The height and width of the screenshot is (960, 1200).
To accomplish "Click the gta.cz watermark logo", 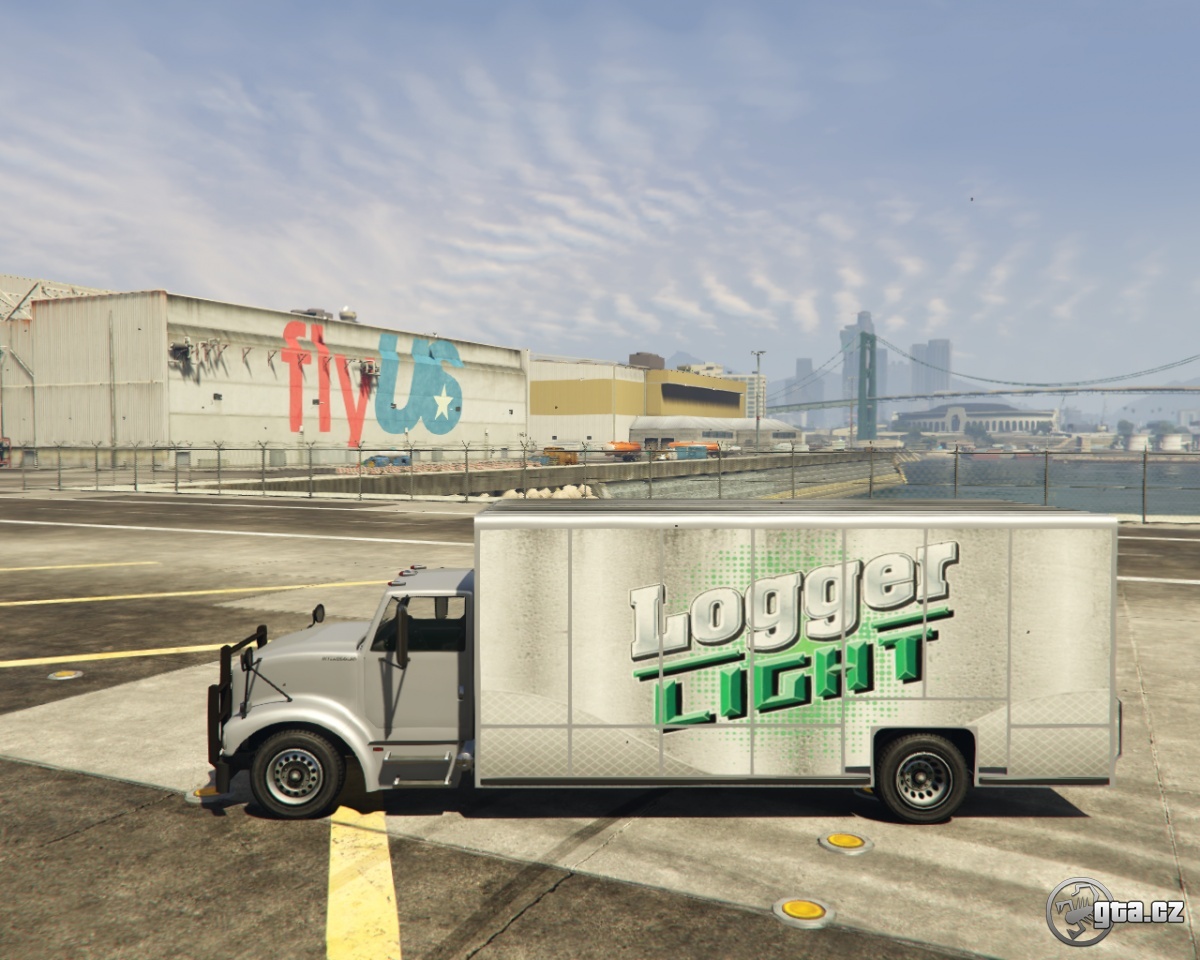I will point(1114,911).
